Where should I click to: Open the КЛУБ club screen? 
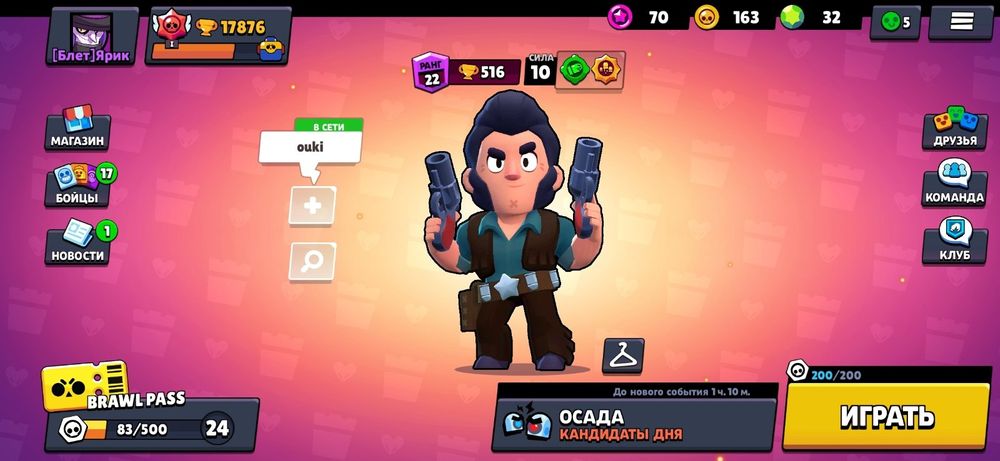tap(954, 241)
